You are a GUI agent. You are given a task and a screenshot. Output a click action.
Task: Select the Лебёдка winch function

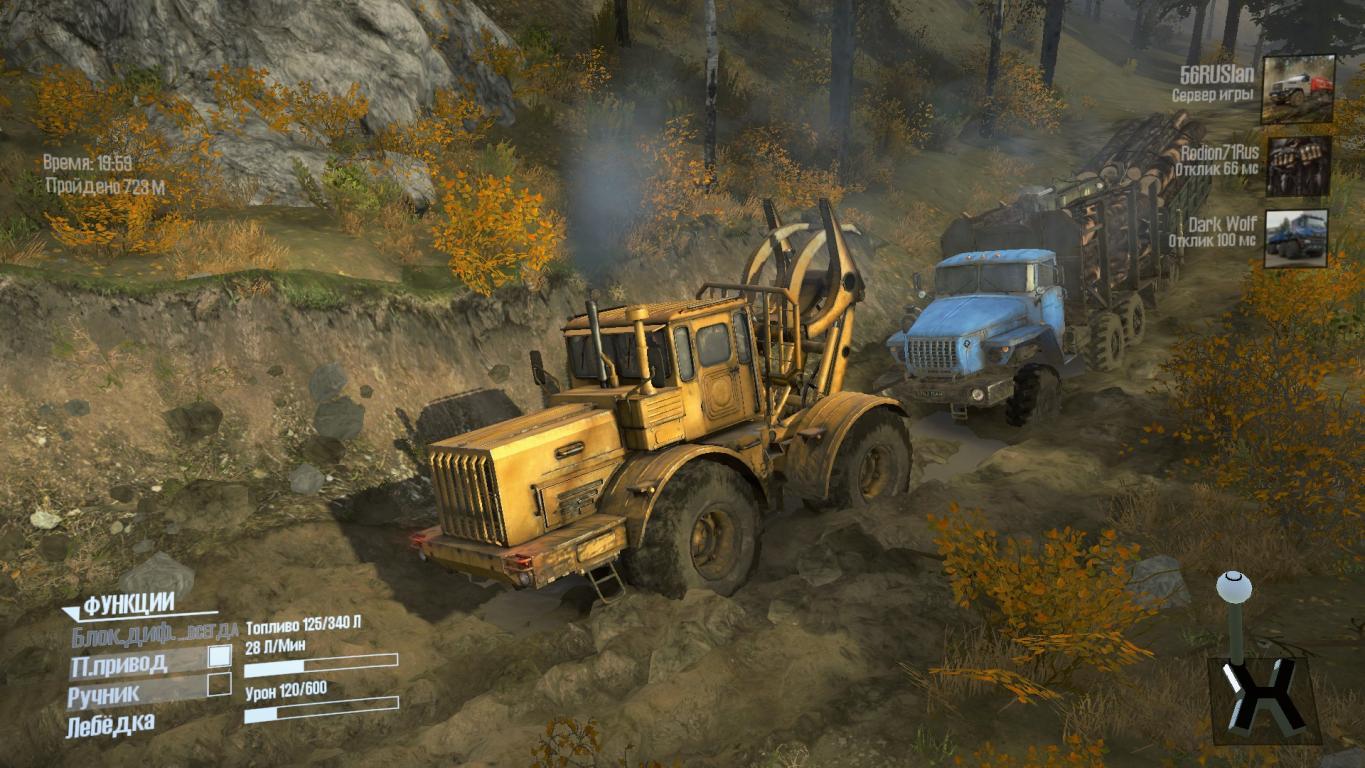coord(110,725)
